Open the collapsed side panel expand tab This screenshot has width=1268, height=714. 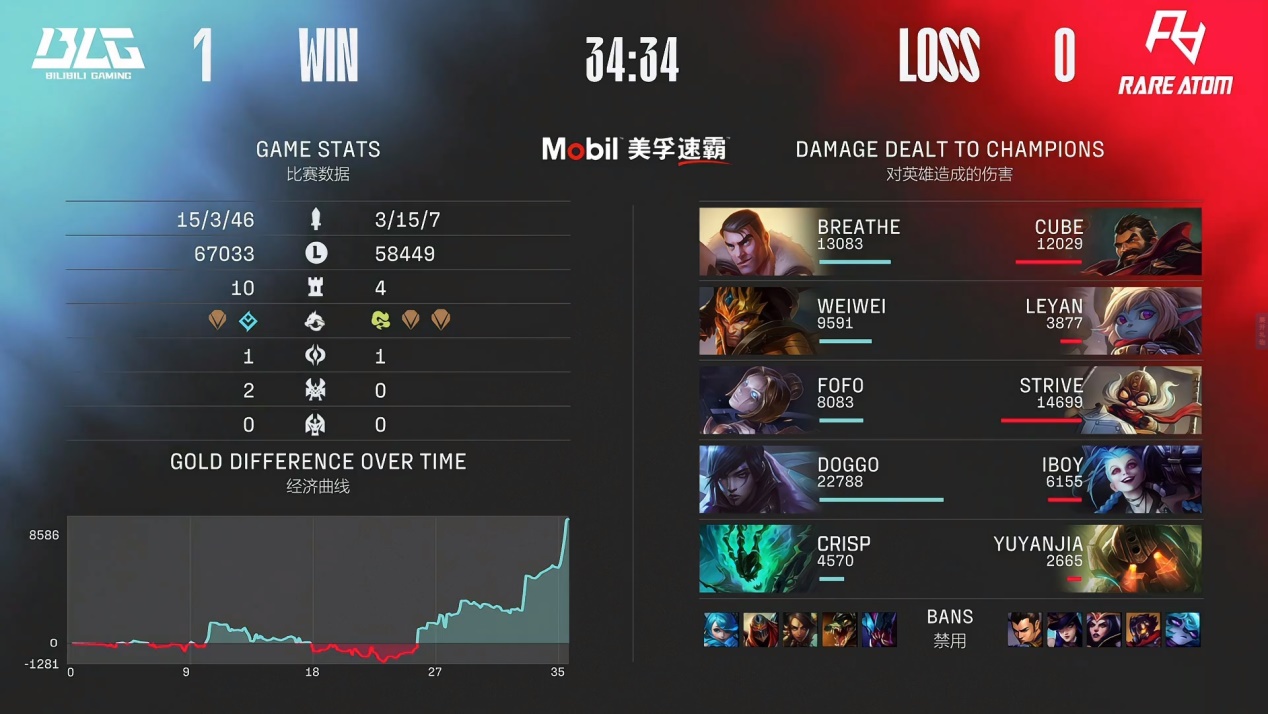(1262, 330)
